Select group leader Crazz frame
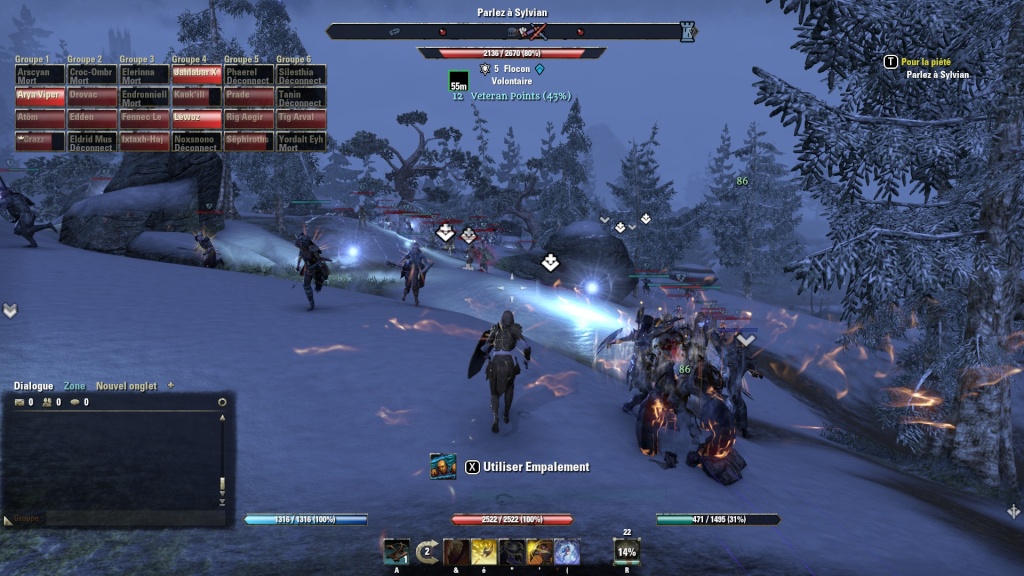The image size is (1024, 576). pos(40,141)
